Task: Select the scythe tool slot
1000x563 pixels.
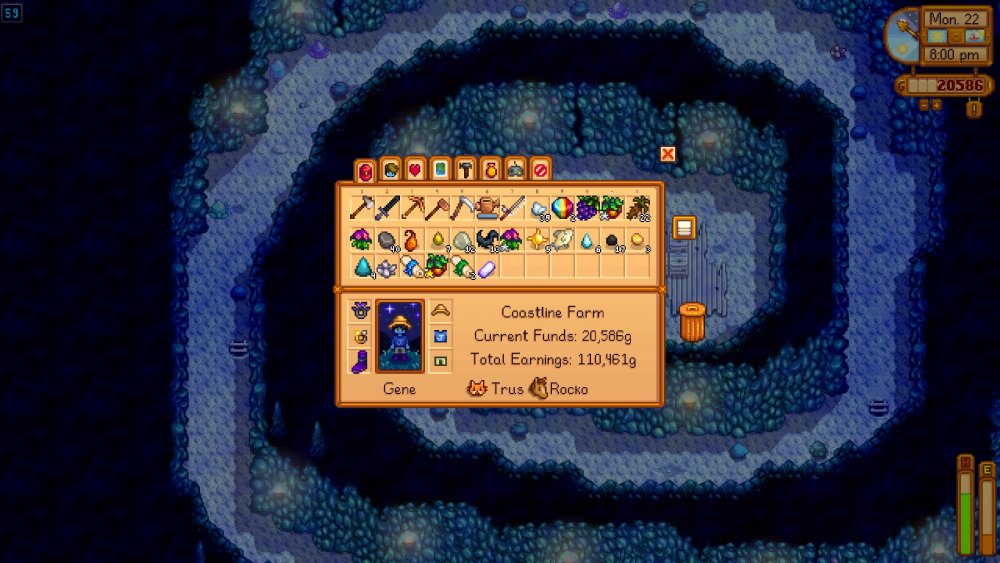Action: (462, 208)
